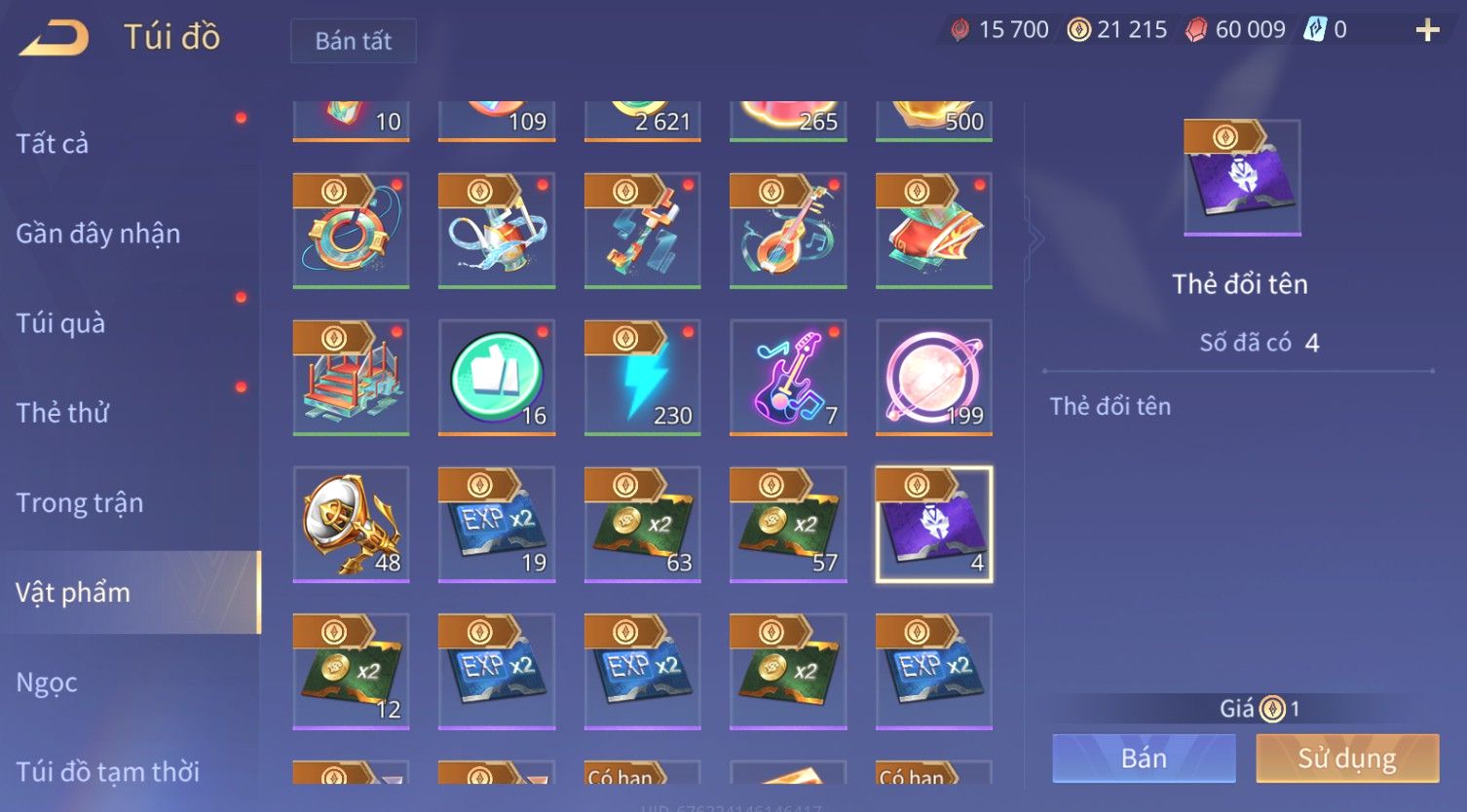The image size is (1467, 812).
Task: Select the gold x2 card with 63
Action: (643, 524)
